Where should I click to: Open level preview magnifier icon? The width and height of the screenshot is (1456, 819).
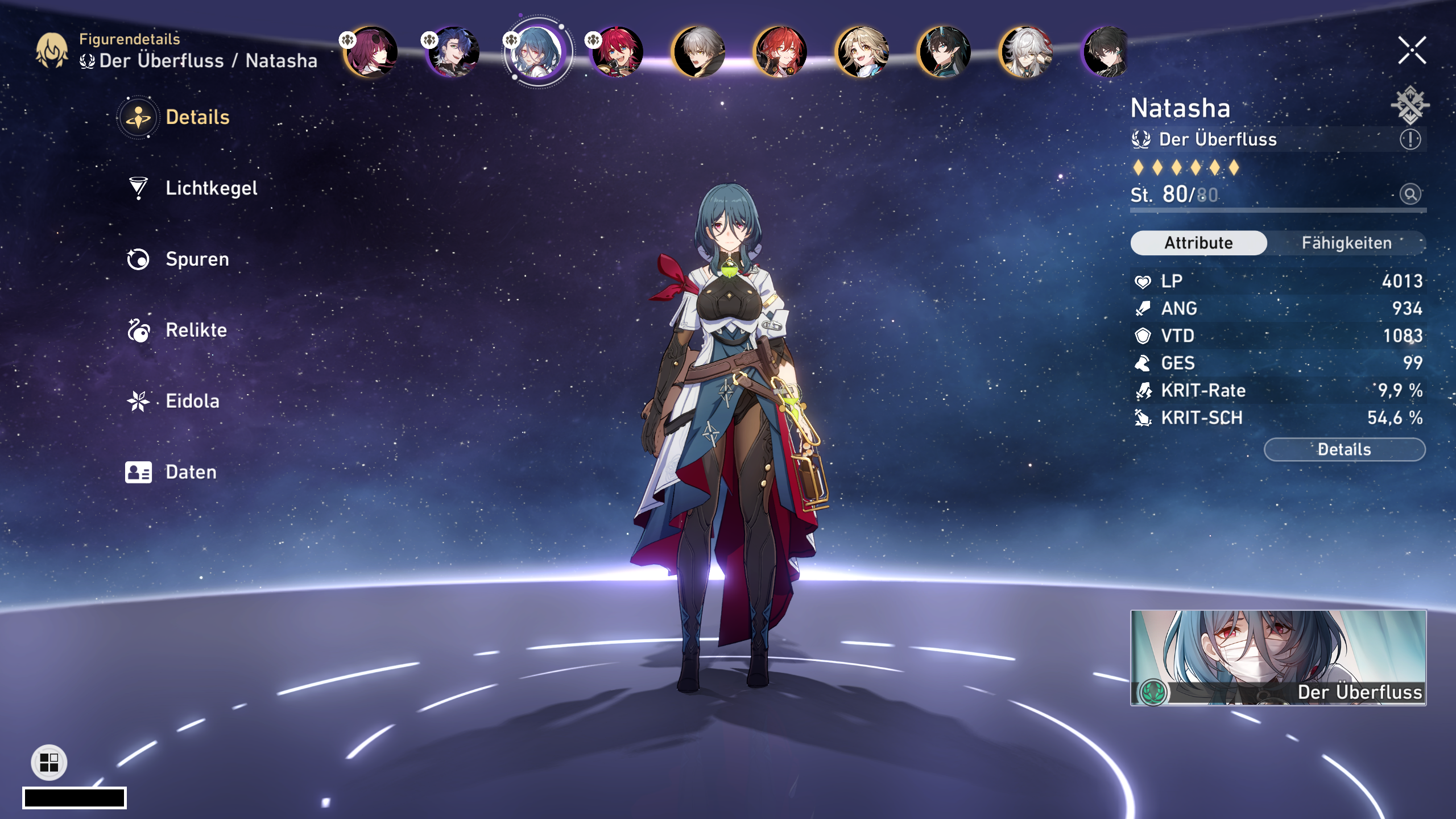click(x=1410, y=195)
